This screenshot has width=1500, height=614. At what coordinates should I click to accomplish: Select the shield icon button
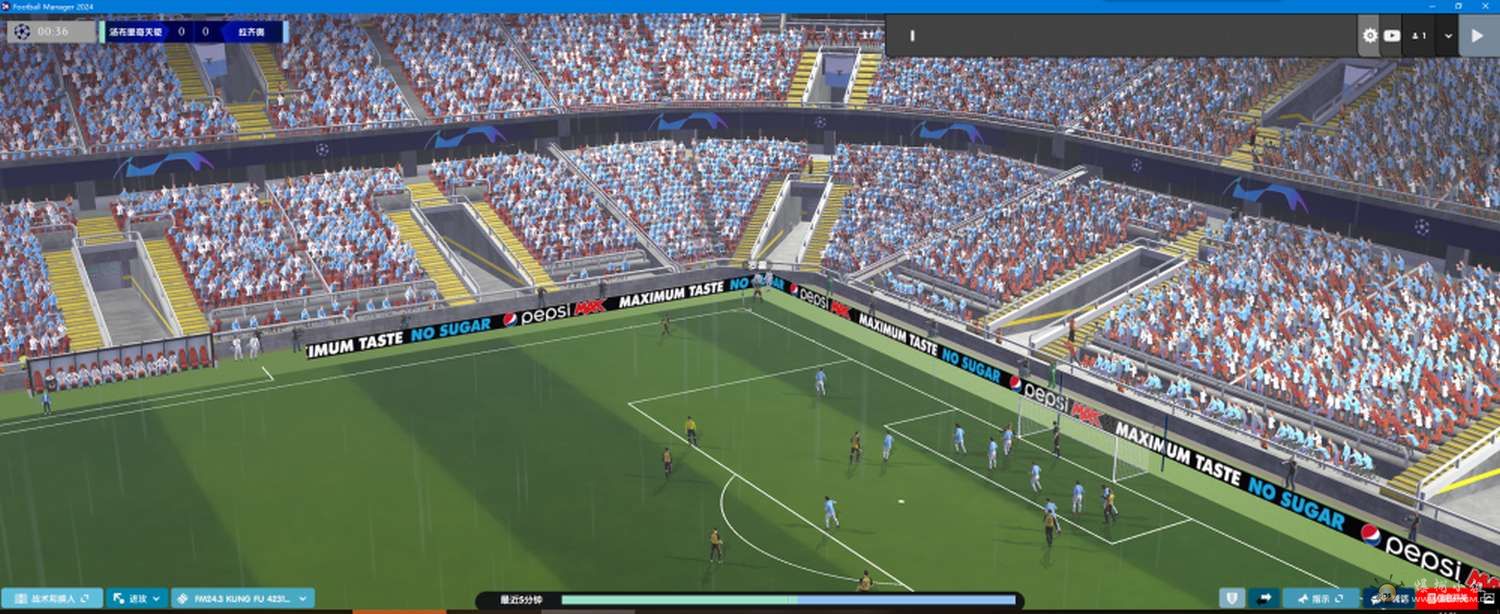[x=1232, y=598]
